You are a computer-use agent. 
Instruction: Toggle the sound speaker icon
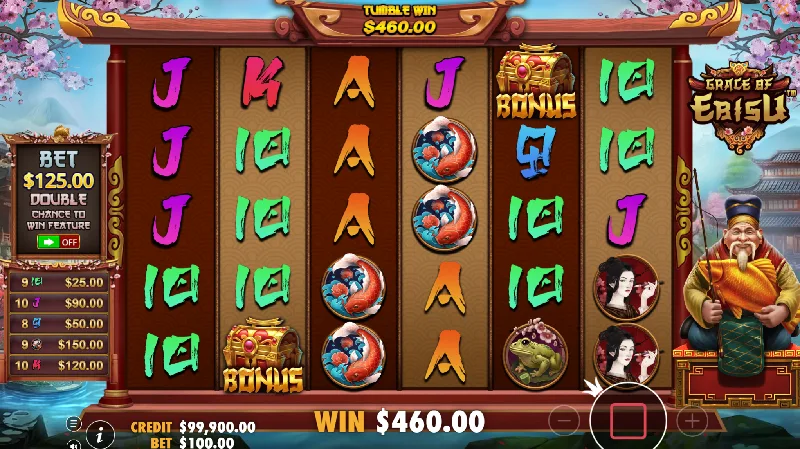74,443
